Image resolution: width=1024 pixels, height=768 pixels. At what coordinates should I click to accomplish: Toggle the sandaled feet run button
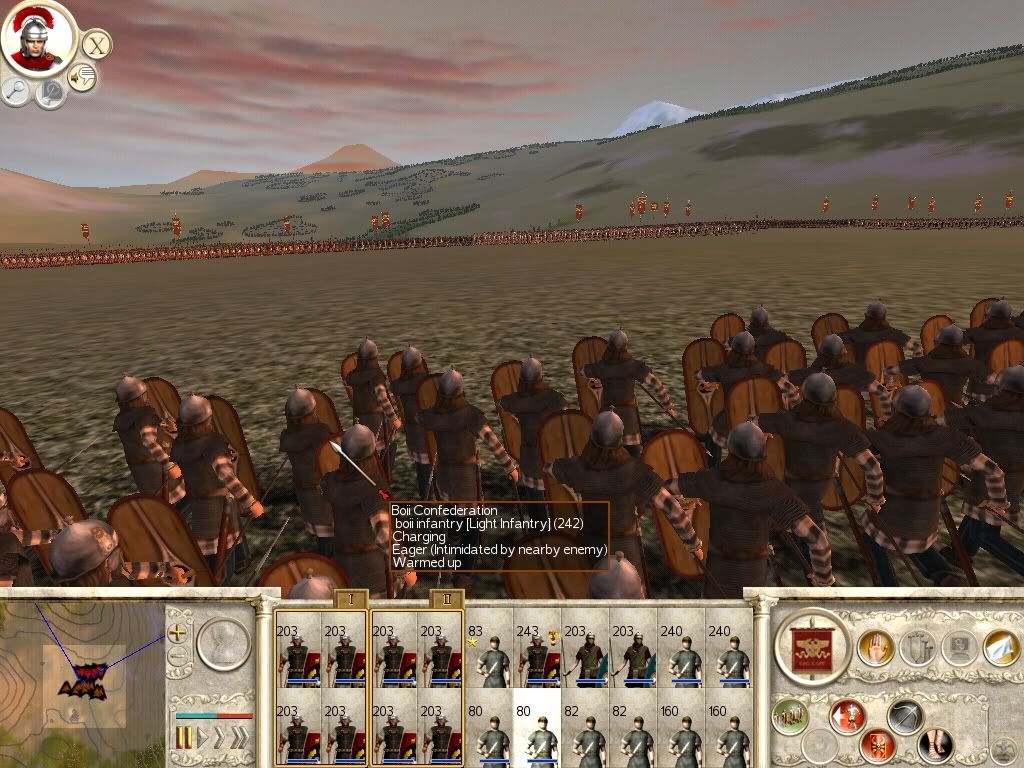point(935,746)
